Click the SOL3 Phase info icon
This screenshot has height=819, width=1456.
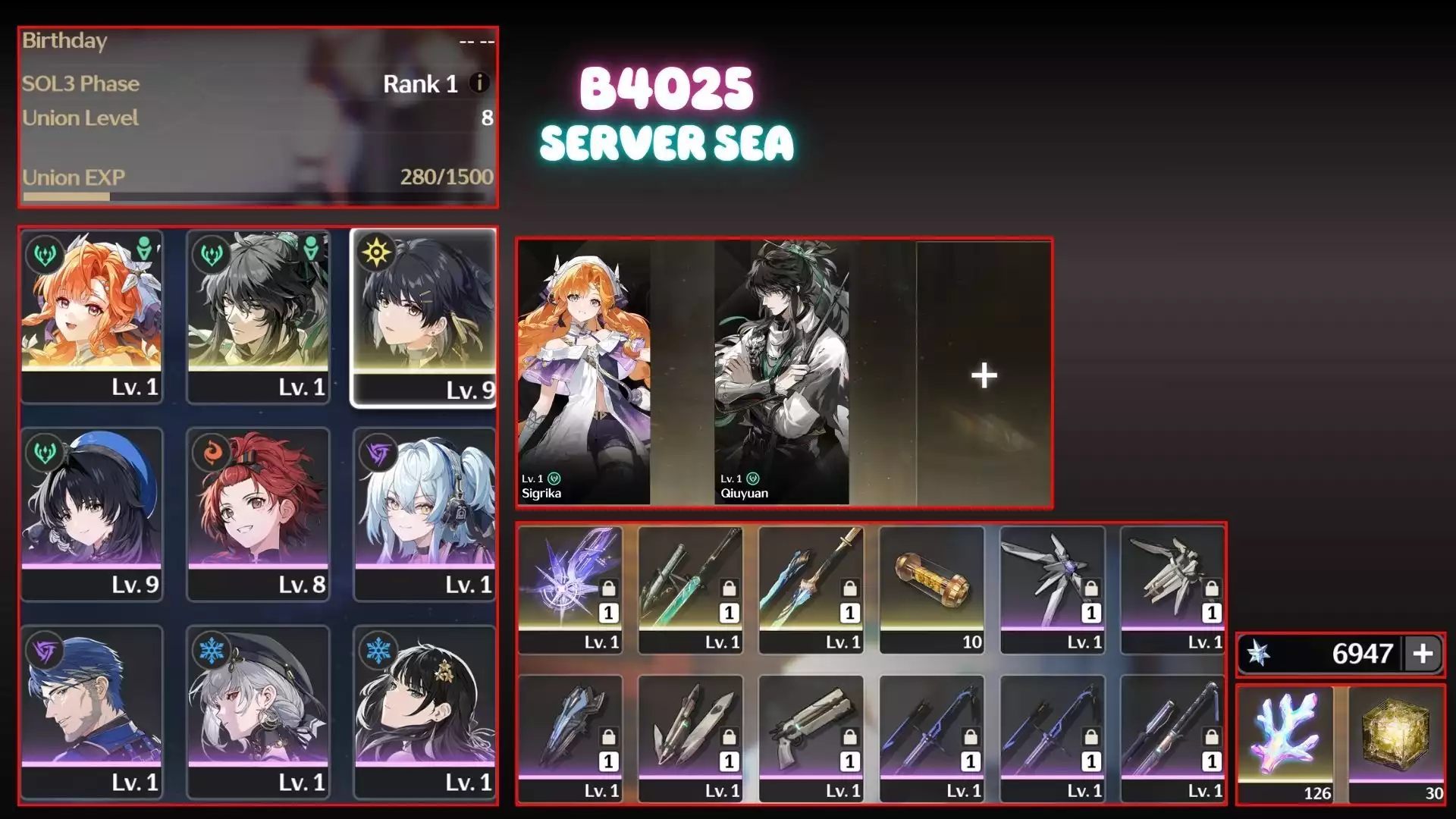point(479,83)
